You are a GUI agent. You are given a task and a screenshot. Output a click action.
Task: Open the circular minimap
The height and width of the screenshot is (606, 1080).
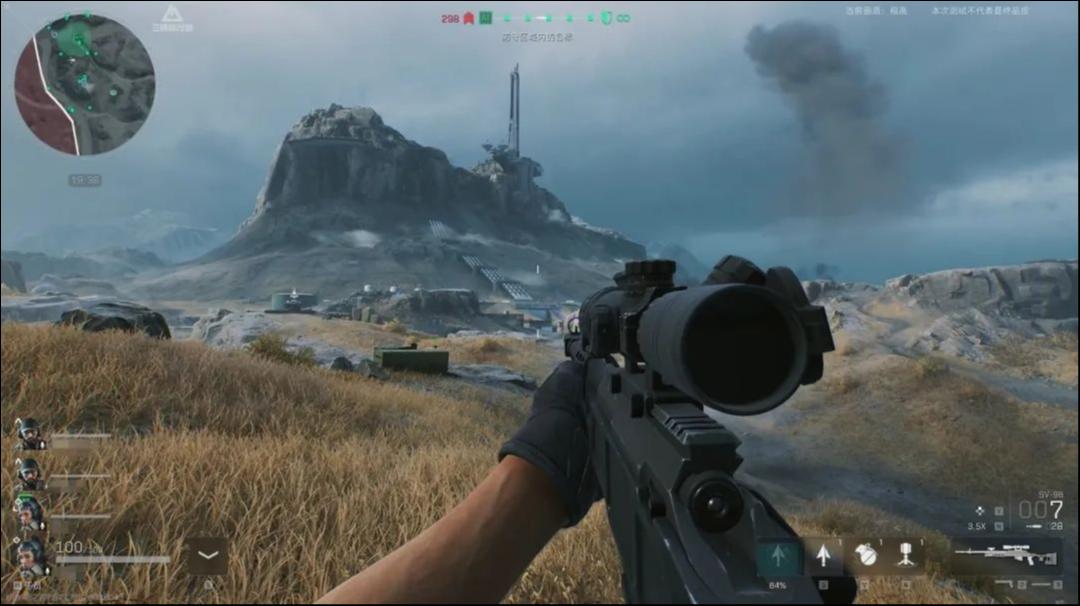[85, 84]
